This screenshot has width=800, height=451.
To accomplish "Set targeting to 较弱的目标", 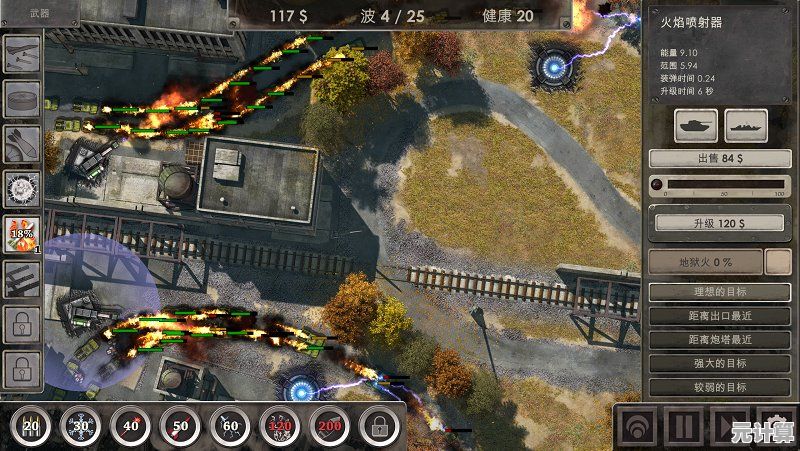I will (x=713, y=387).
